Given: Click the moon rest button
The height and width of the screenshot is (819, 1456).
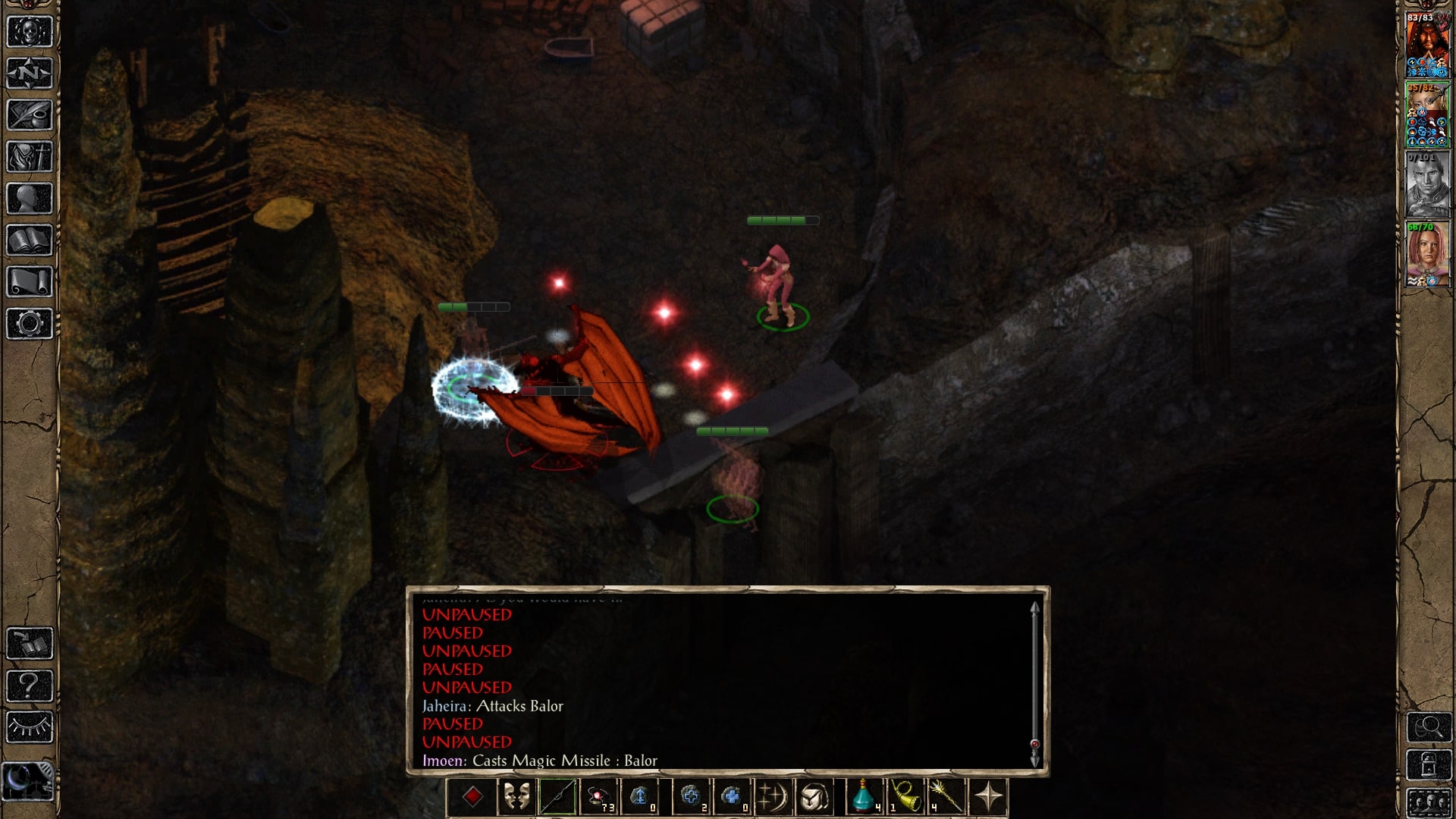Looking at the screenshot, I should (x=28, y=780).
